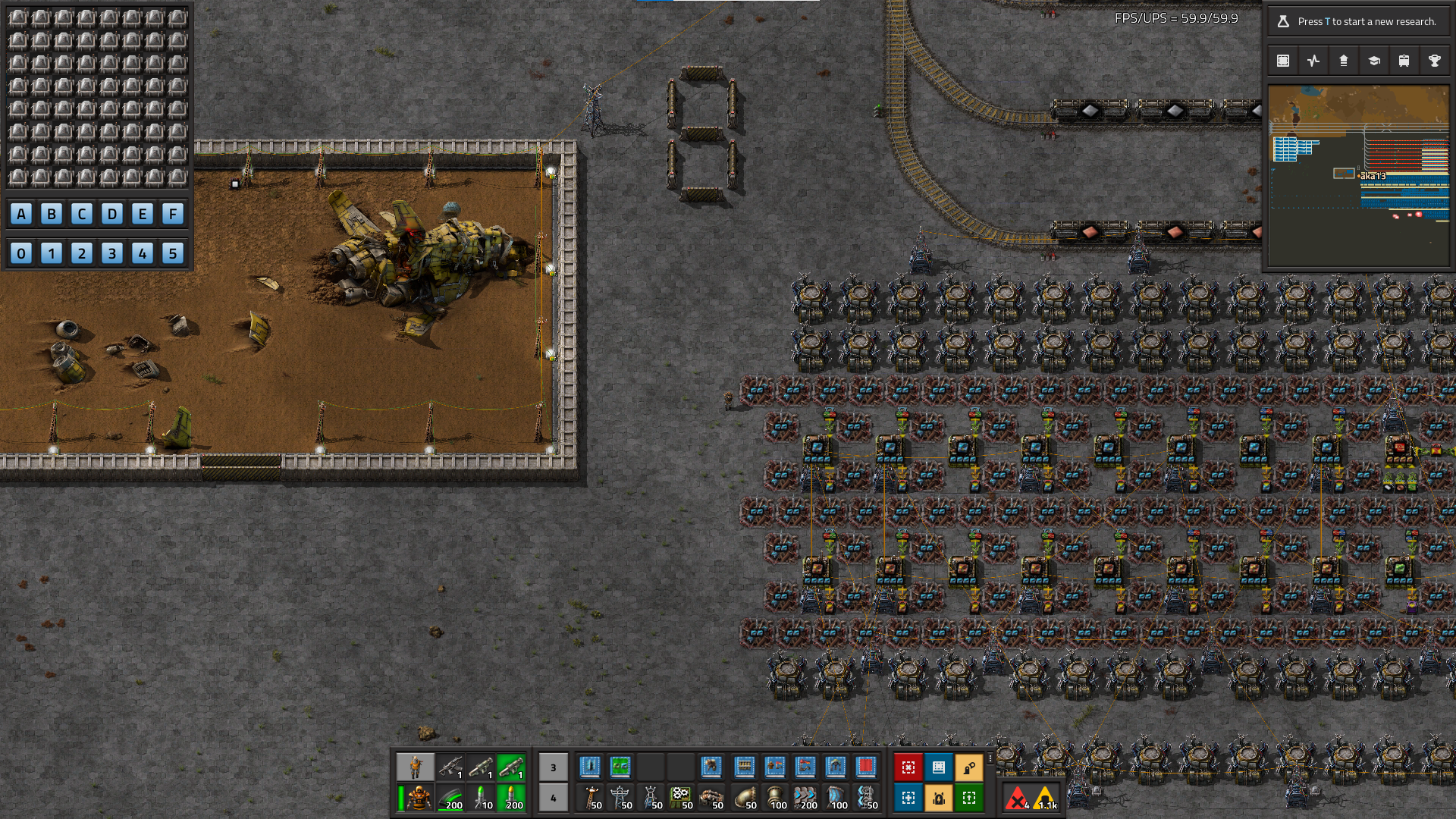This screenshot has height=819, width=1456.
Task: Show achievements via the trophy icon
Action: click(1435, 61)
